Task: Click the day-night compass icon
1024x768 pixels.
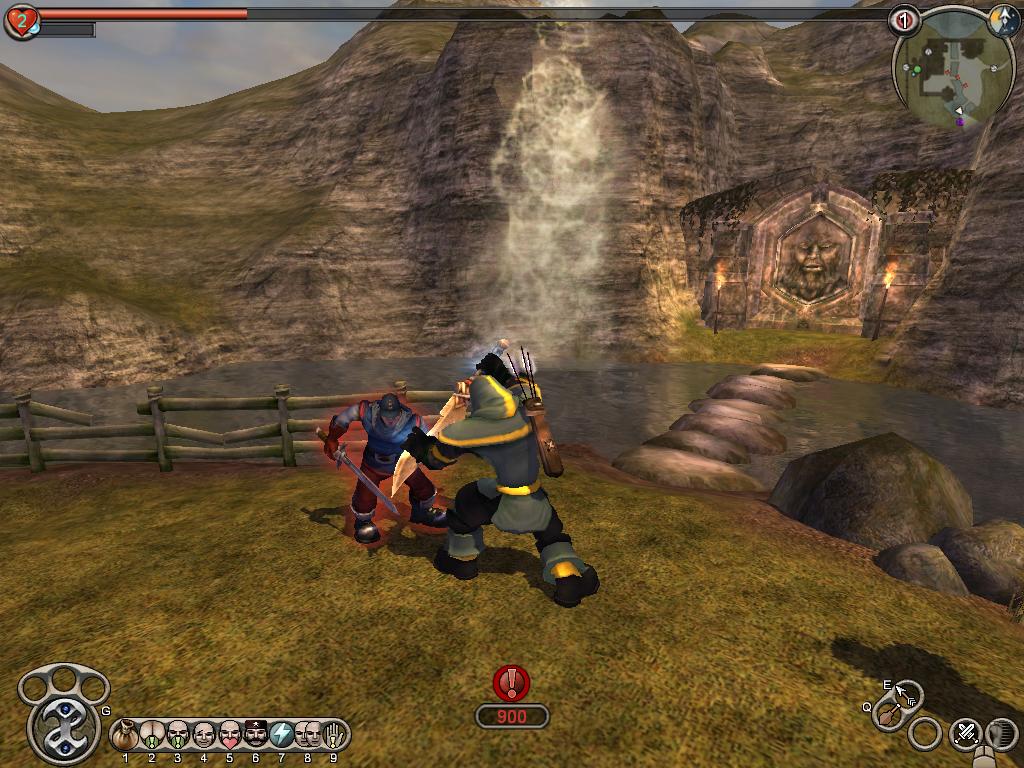Action: [1002, 21]
